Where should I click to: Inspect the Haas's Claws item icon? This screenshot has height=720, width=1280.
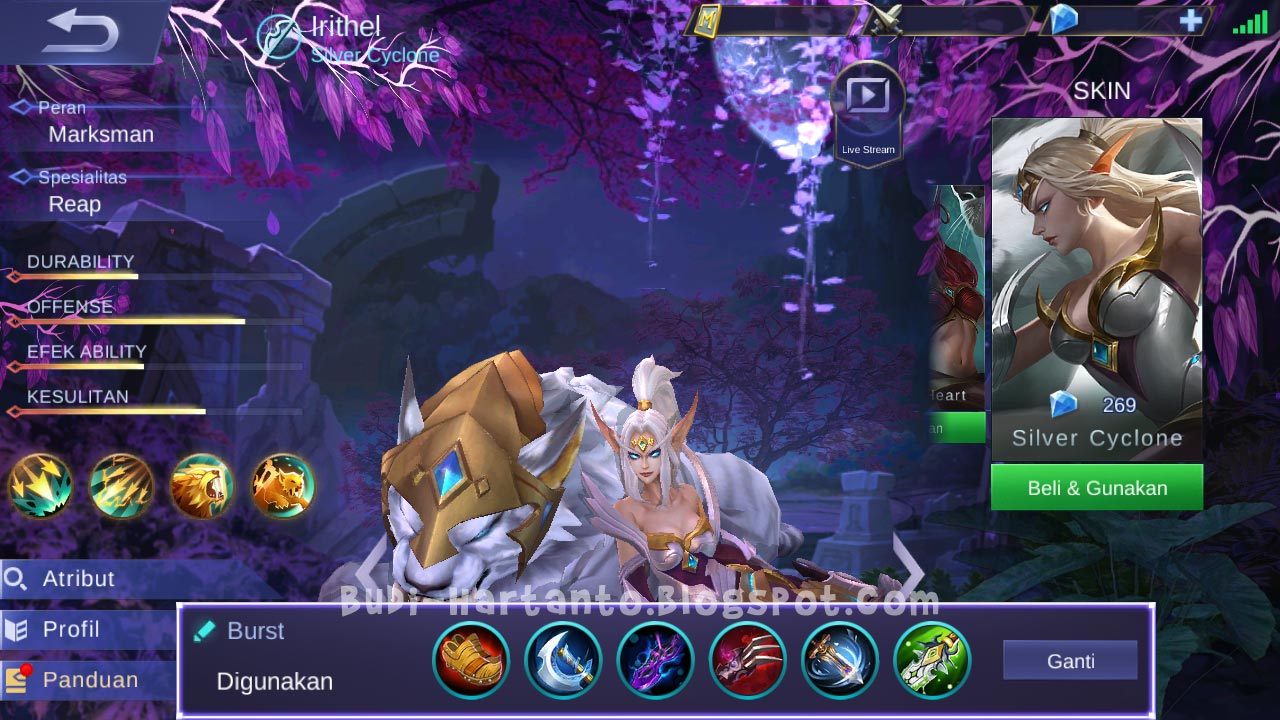747,660
